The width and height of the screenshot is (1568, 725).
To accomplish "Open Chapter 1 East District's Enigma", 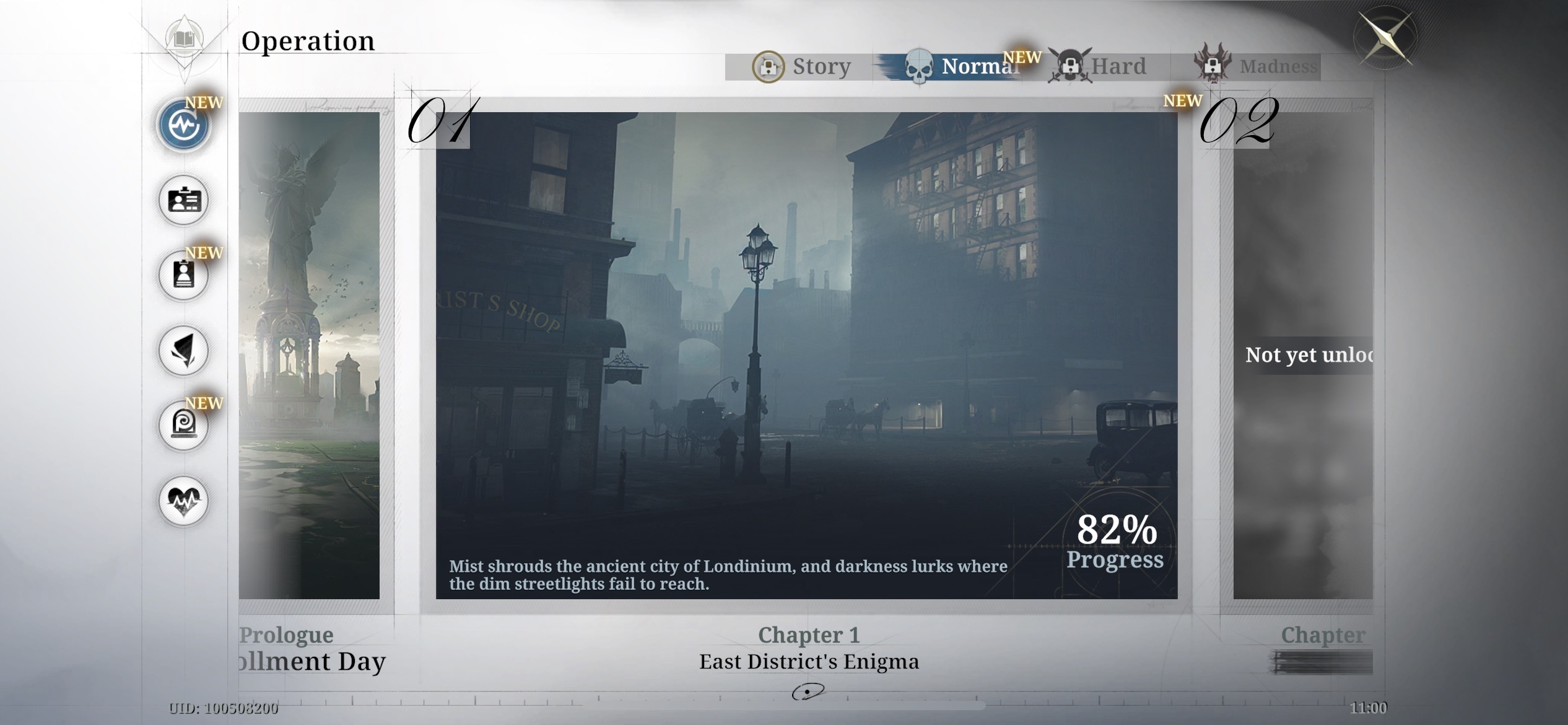I will tap(806, 355).
